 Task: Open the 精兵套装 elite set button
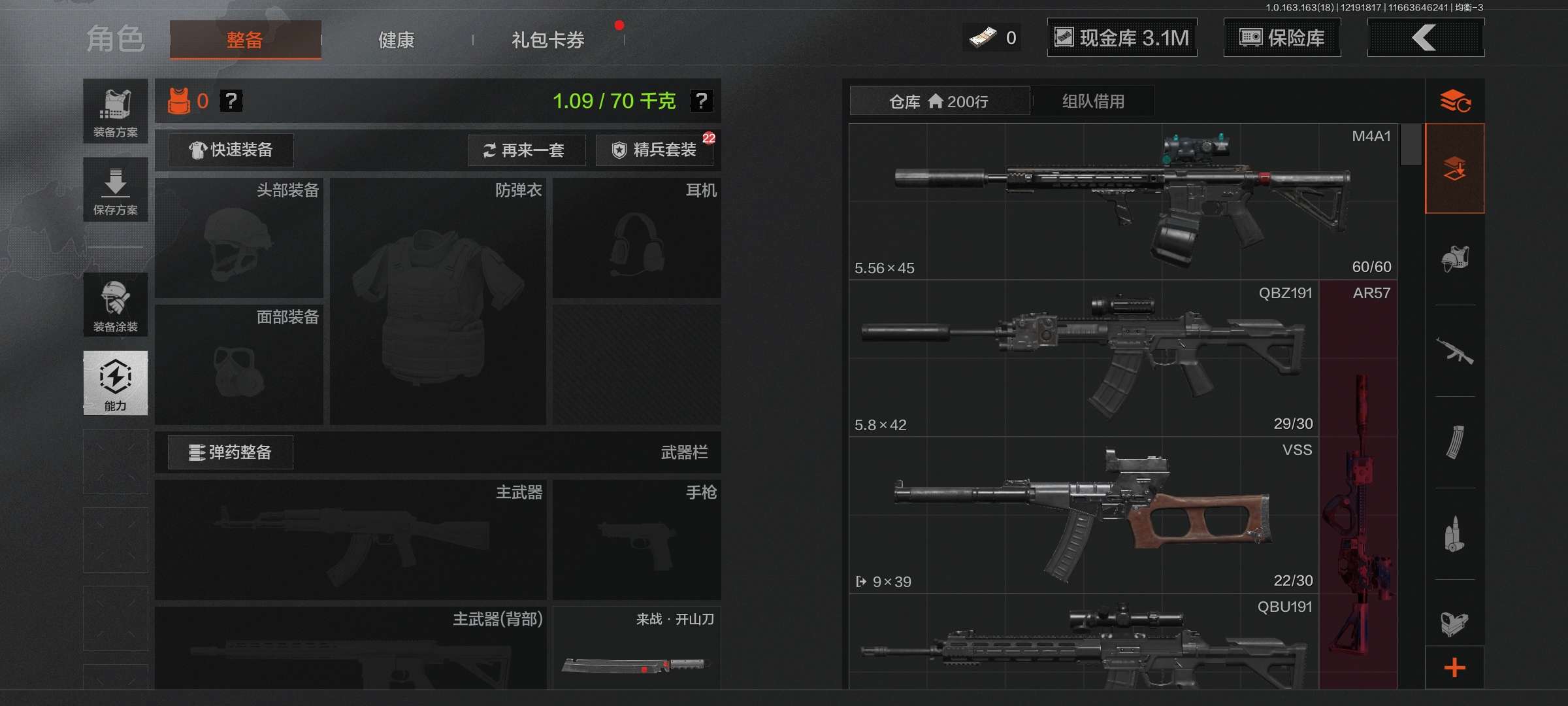tap(653, 150)
